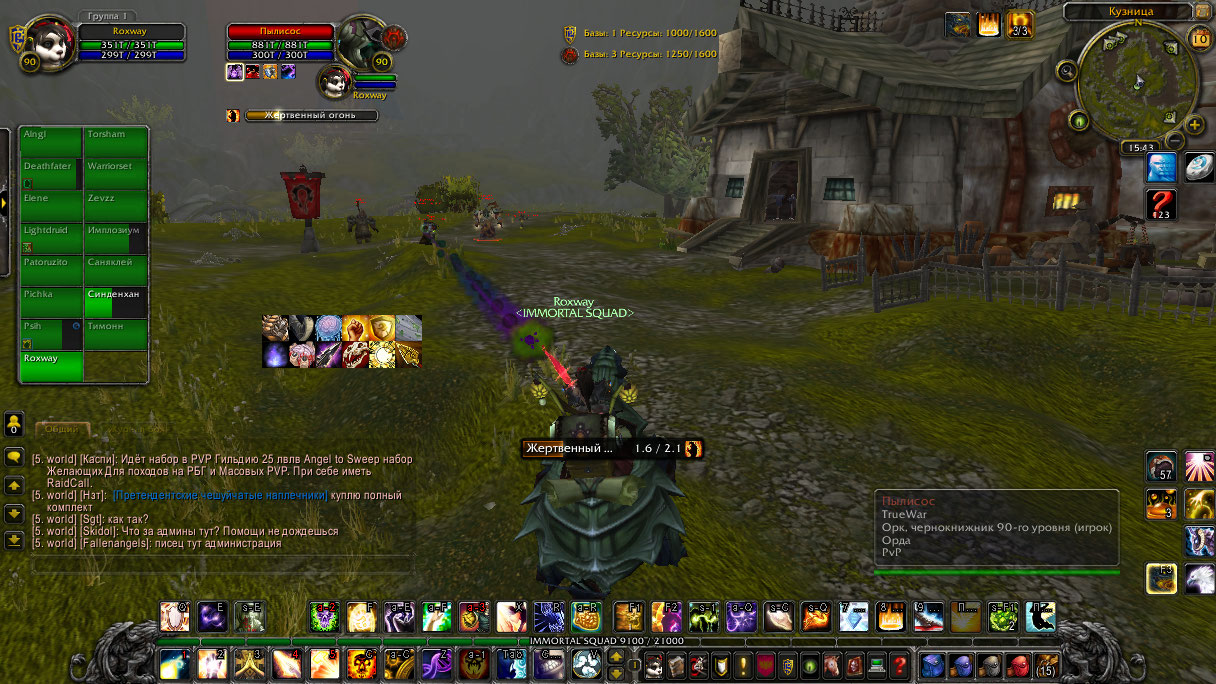
Task: Open the world map button beside Кузница
Action: (1201, 11)
